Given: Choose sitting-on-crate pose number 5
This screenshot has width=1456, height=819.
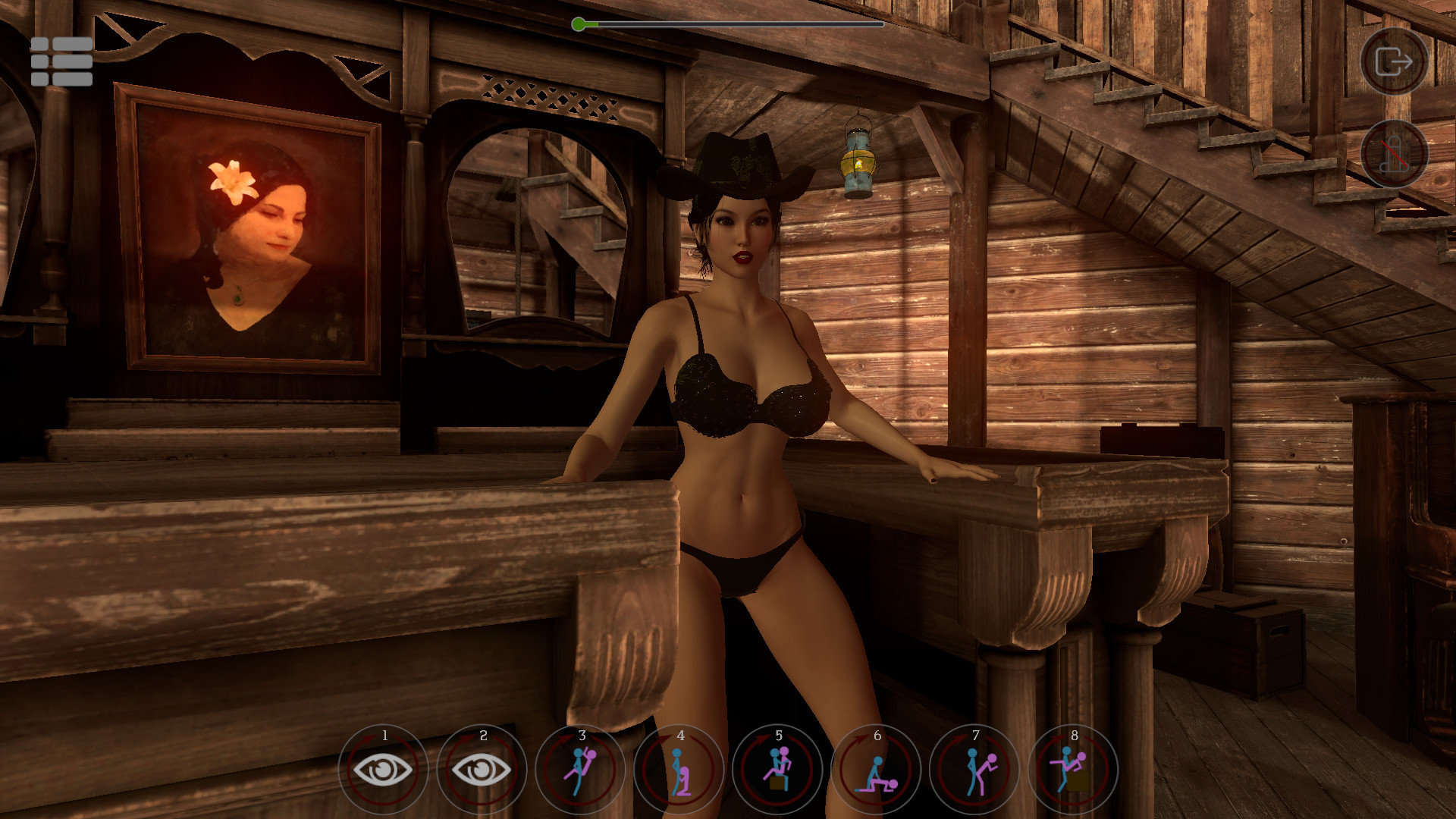Looking at the screenshot, I should (778, 768).
